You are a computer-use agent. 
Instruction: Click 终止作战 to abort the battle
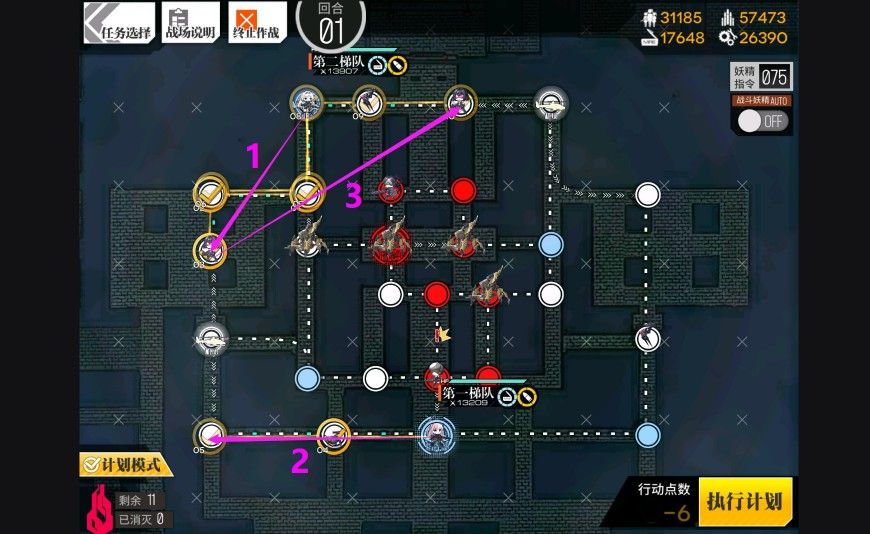pyautogui.click(x=256, y=22)
